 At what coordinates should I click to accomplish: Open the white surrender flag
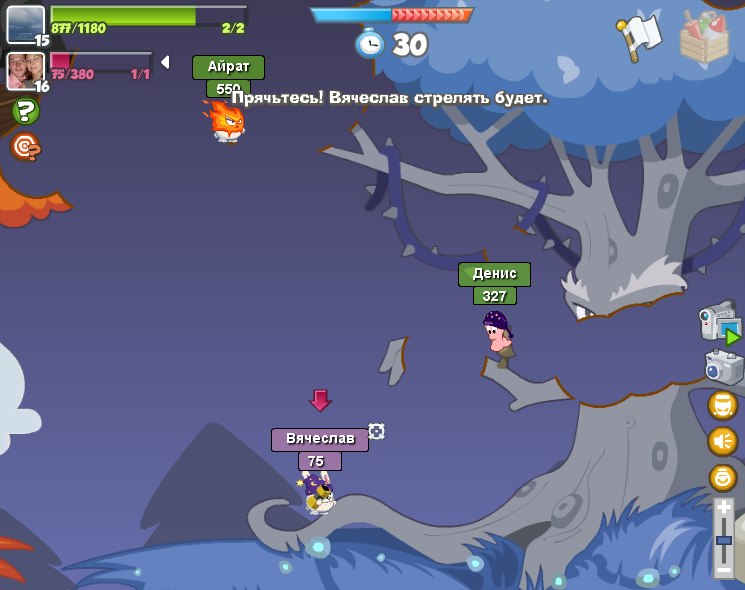coord(641,36)
